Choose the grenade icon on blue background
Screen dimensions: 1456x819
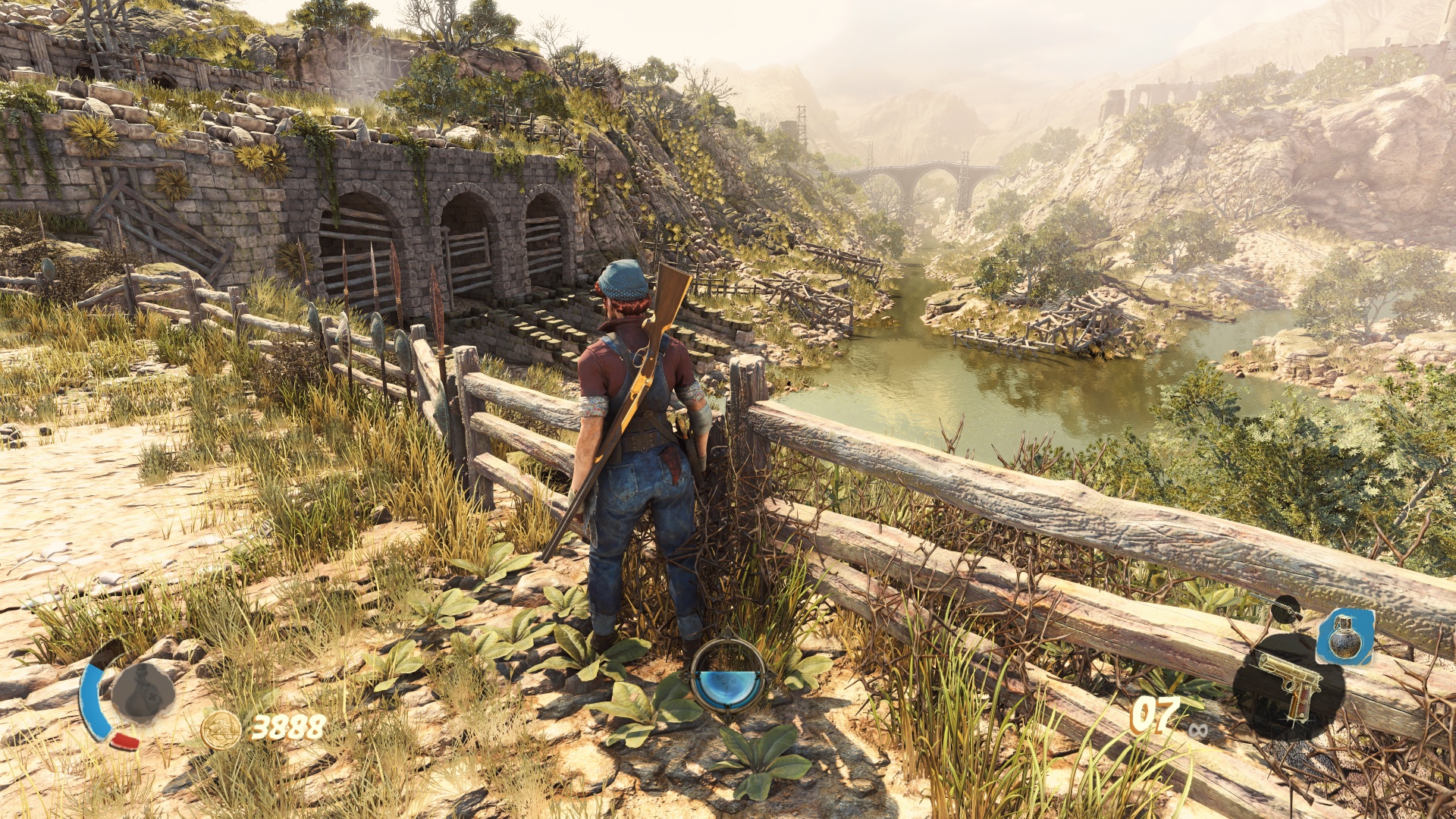click(1345, 635)
